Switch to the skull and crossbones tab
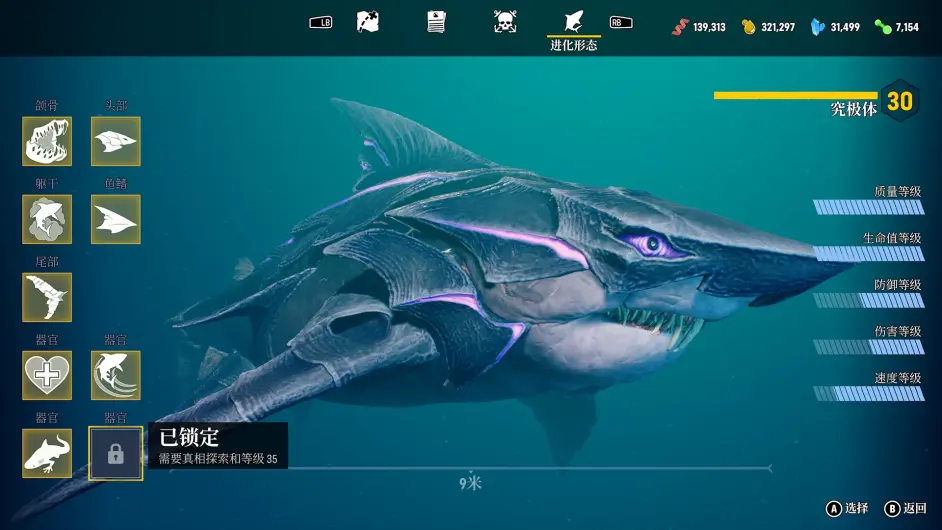 tap(505, 22)
